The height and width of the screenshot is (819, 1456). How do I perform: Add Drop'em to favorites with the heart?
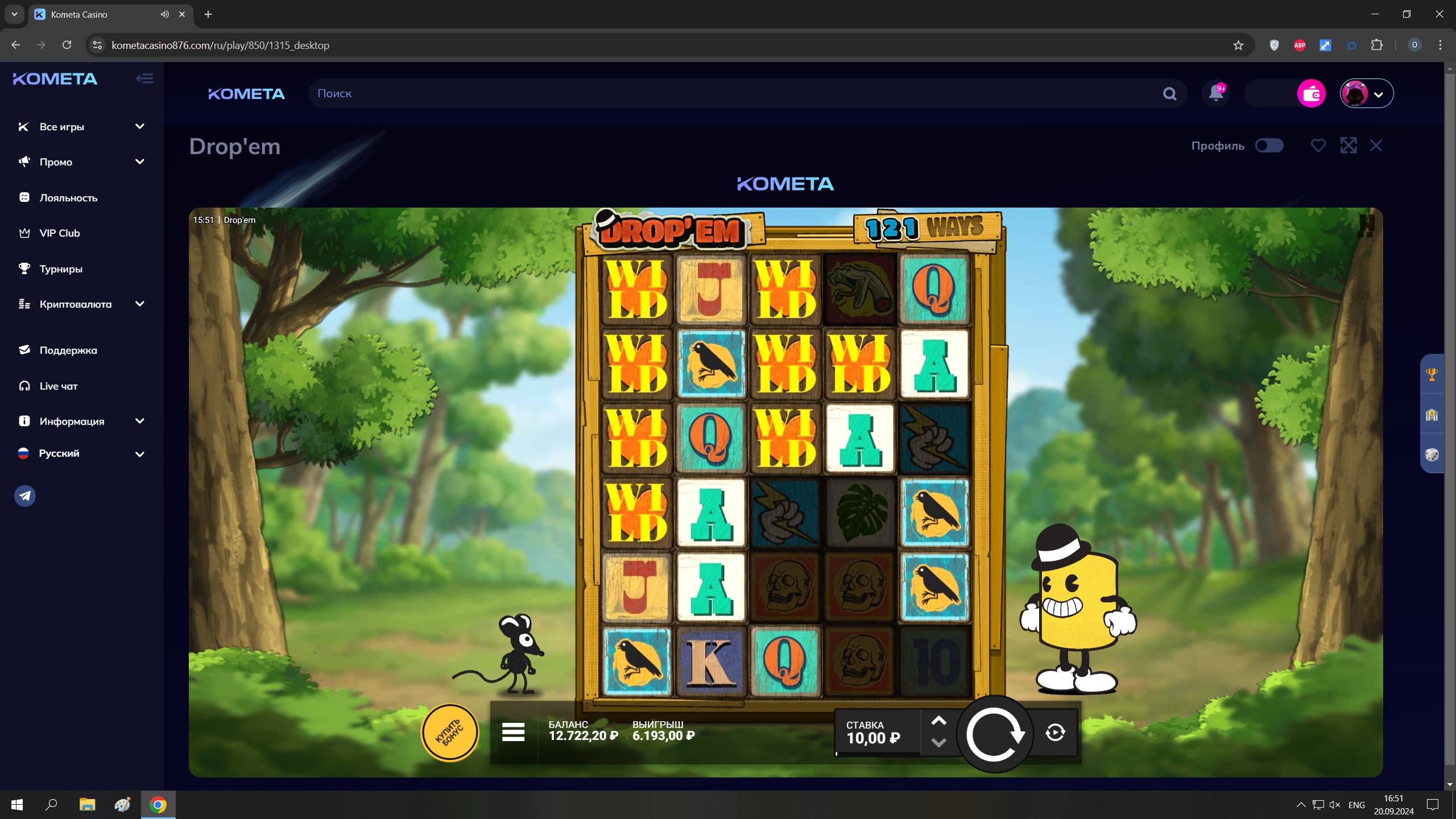coord(1318,146)
